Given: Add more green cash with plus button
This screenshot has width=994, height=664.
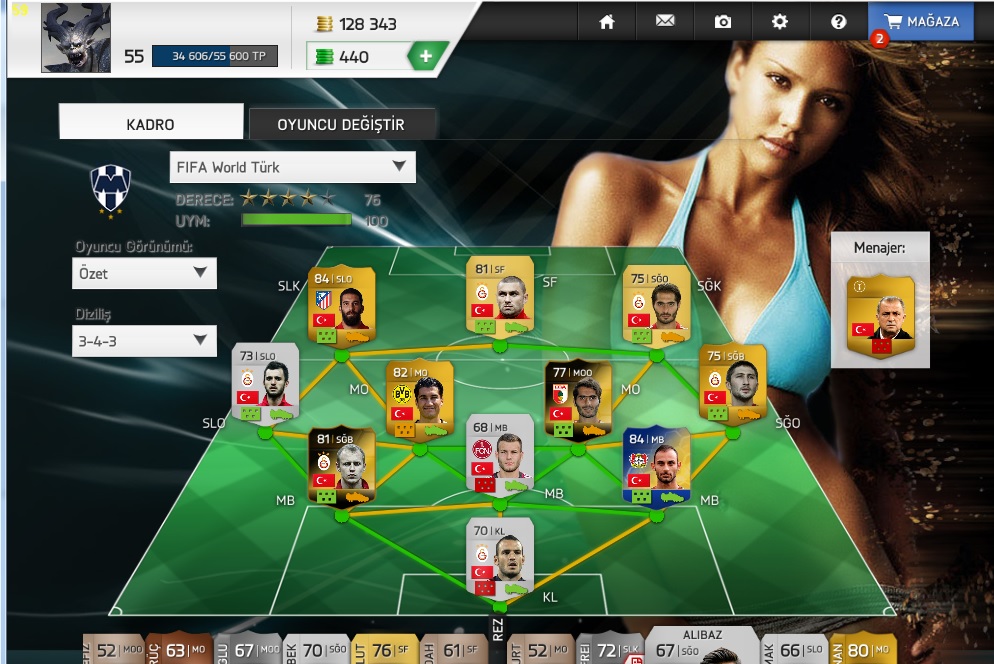Looking at the screenshot, I should pyautogui.click(x=426, y=57).
